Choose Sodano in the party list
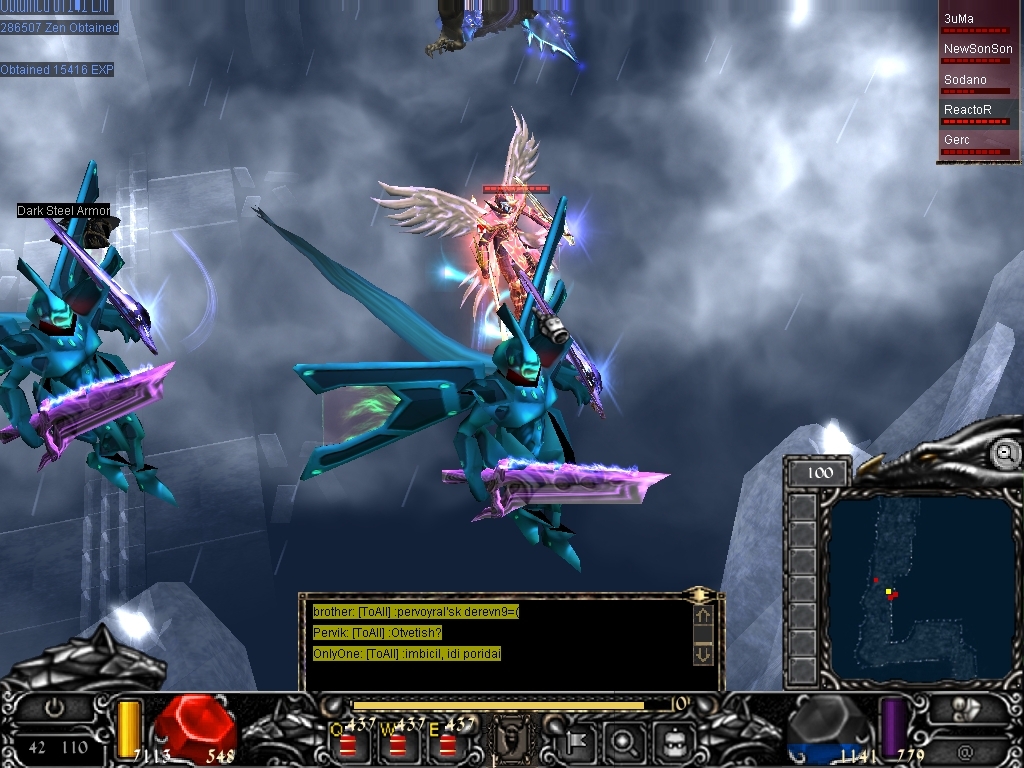This screenshot has width=1024, height=768. (x=979, y=82)
